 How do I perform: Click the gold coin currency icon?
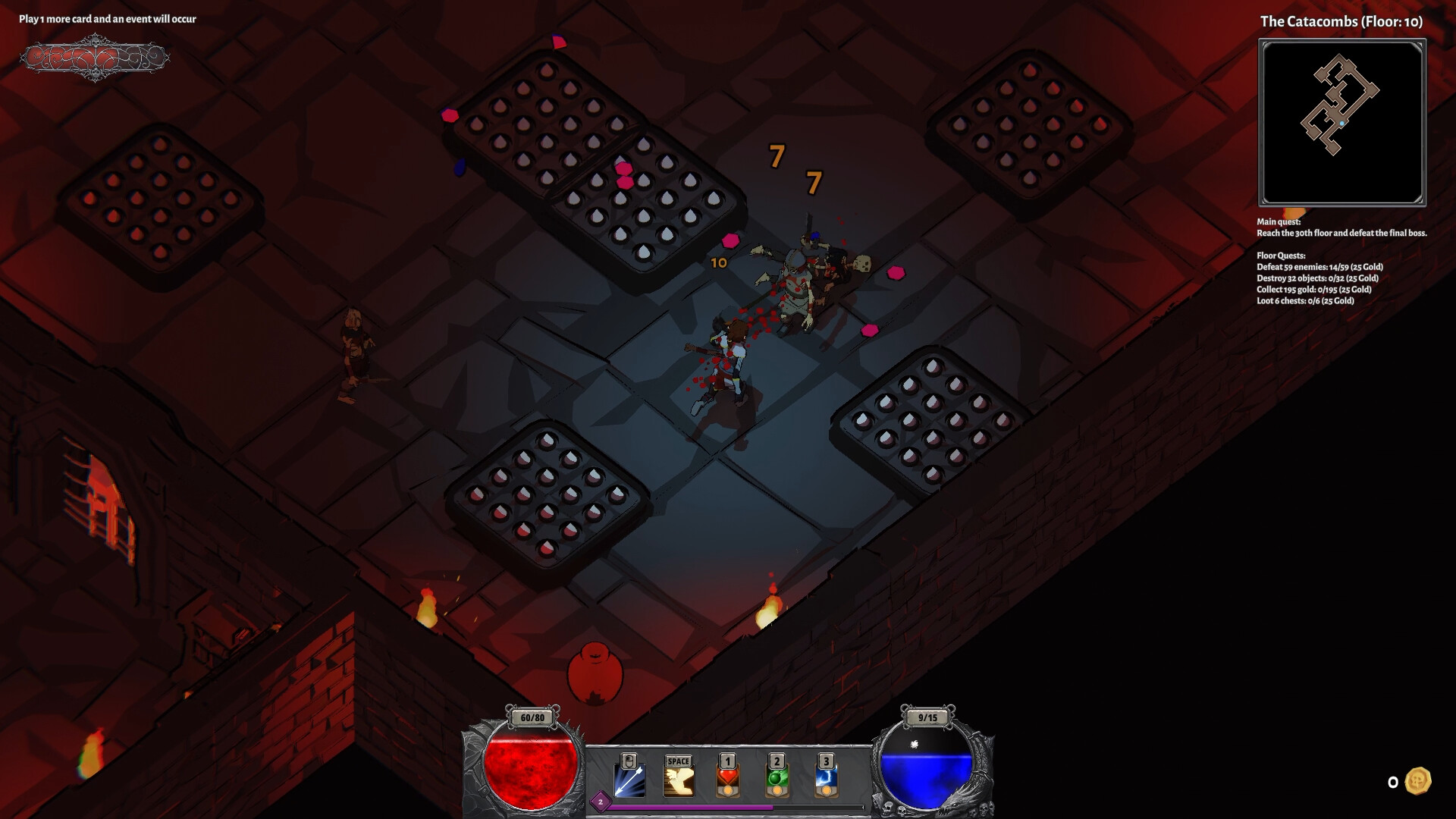(x=1417, y=781)
